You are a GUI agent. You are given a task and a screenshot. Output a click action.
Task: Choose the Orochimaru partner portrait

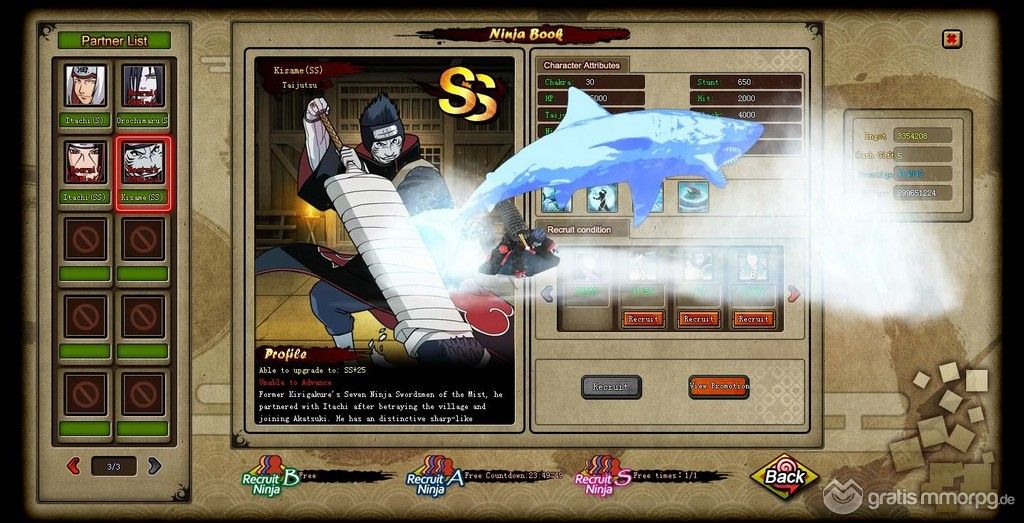coord(142,86)
